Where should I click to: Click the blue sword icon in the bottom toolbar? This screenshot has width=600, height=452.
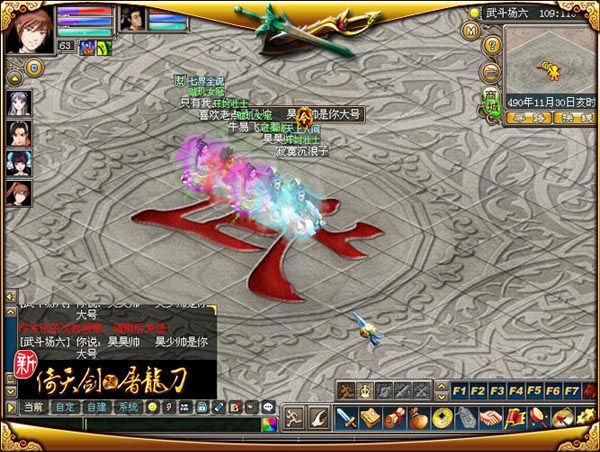(347, 418)
